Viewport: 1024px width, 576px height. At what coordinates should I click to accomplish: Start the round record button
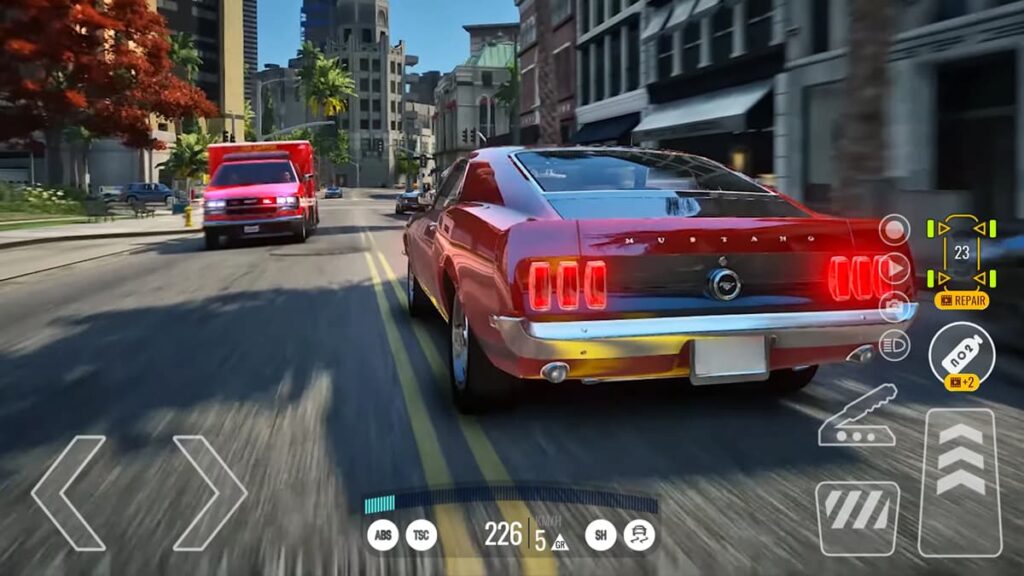click(x=894, y=230)
